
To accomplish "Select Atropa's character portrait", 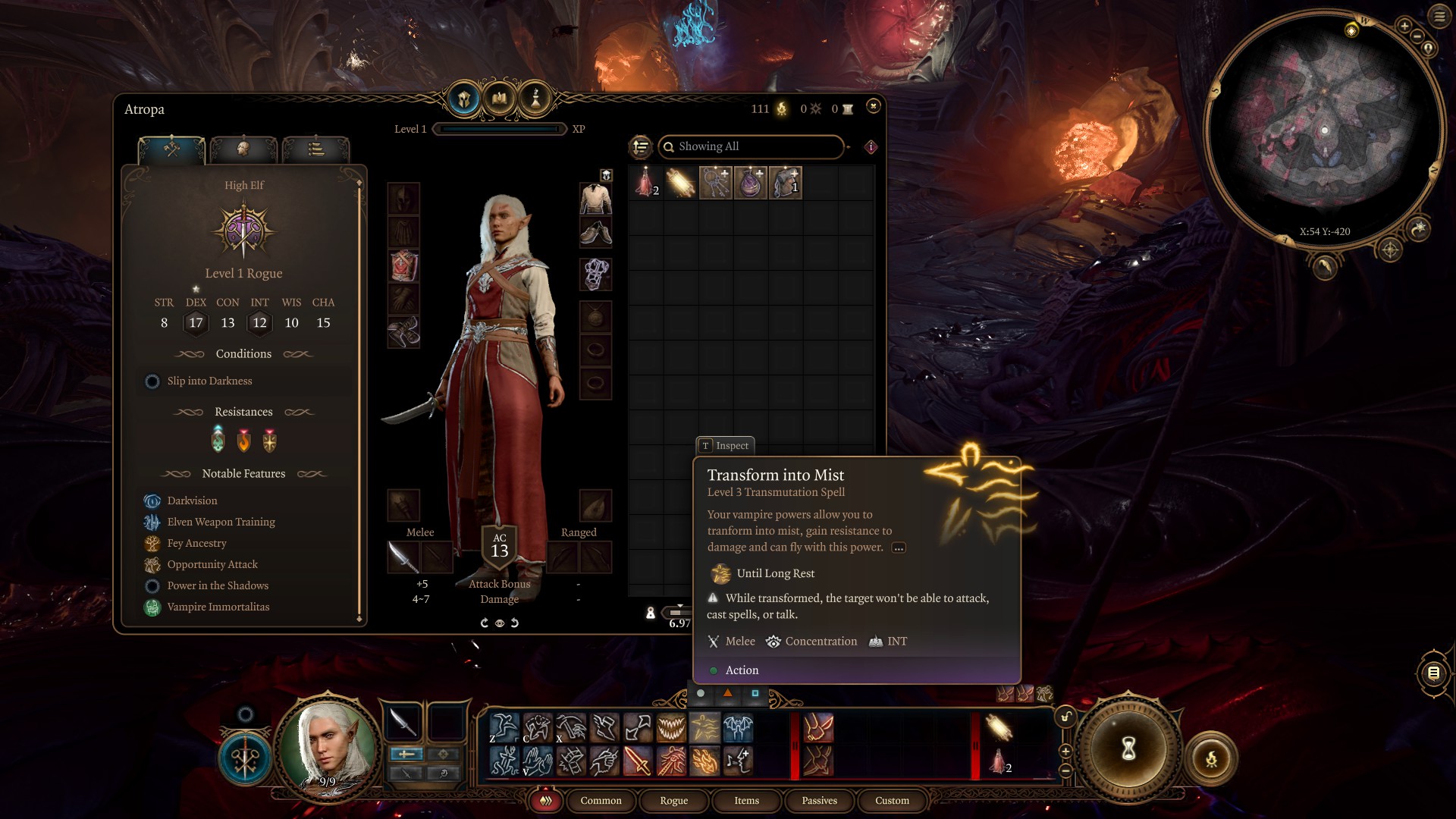I will (328, 747).
